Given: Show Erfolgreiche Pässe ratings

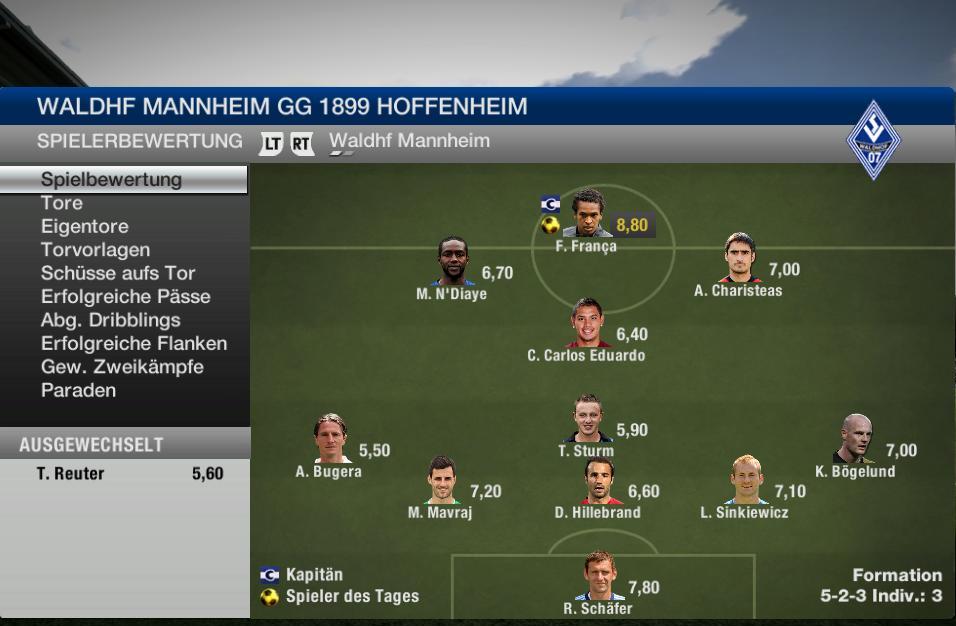Looking at the screenshot, I should tap(126, 297).
